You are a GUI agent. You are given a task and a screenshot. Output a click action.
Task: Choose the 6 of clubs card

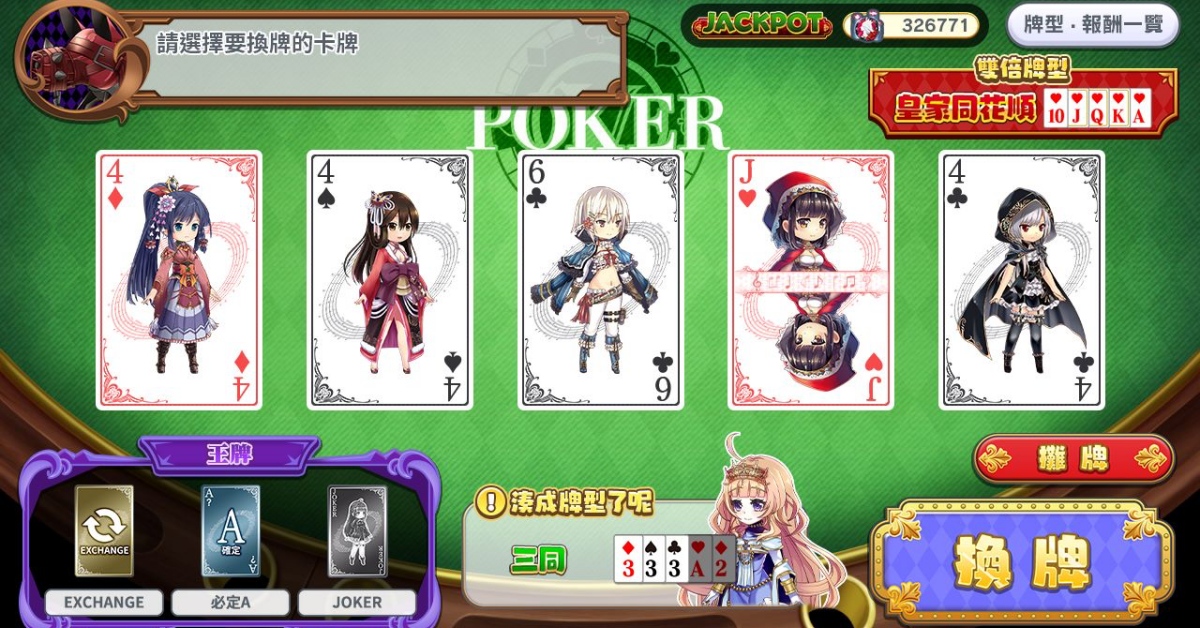[x=600, y=280]
